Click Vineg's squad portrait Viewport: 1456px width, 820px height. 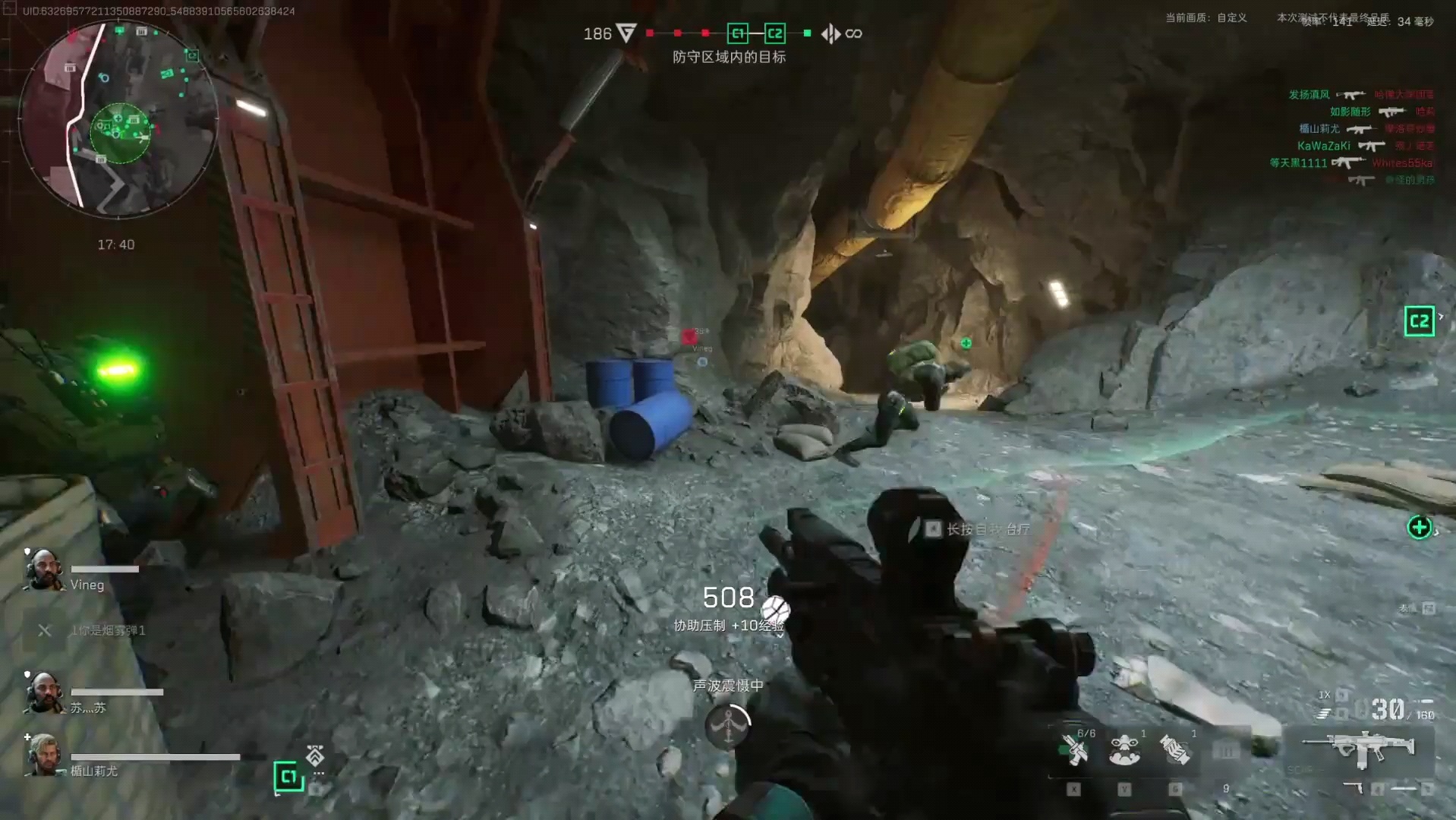44,569
